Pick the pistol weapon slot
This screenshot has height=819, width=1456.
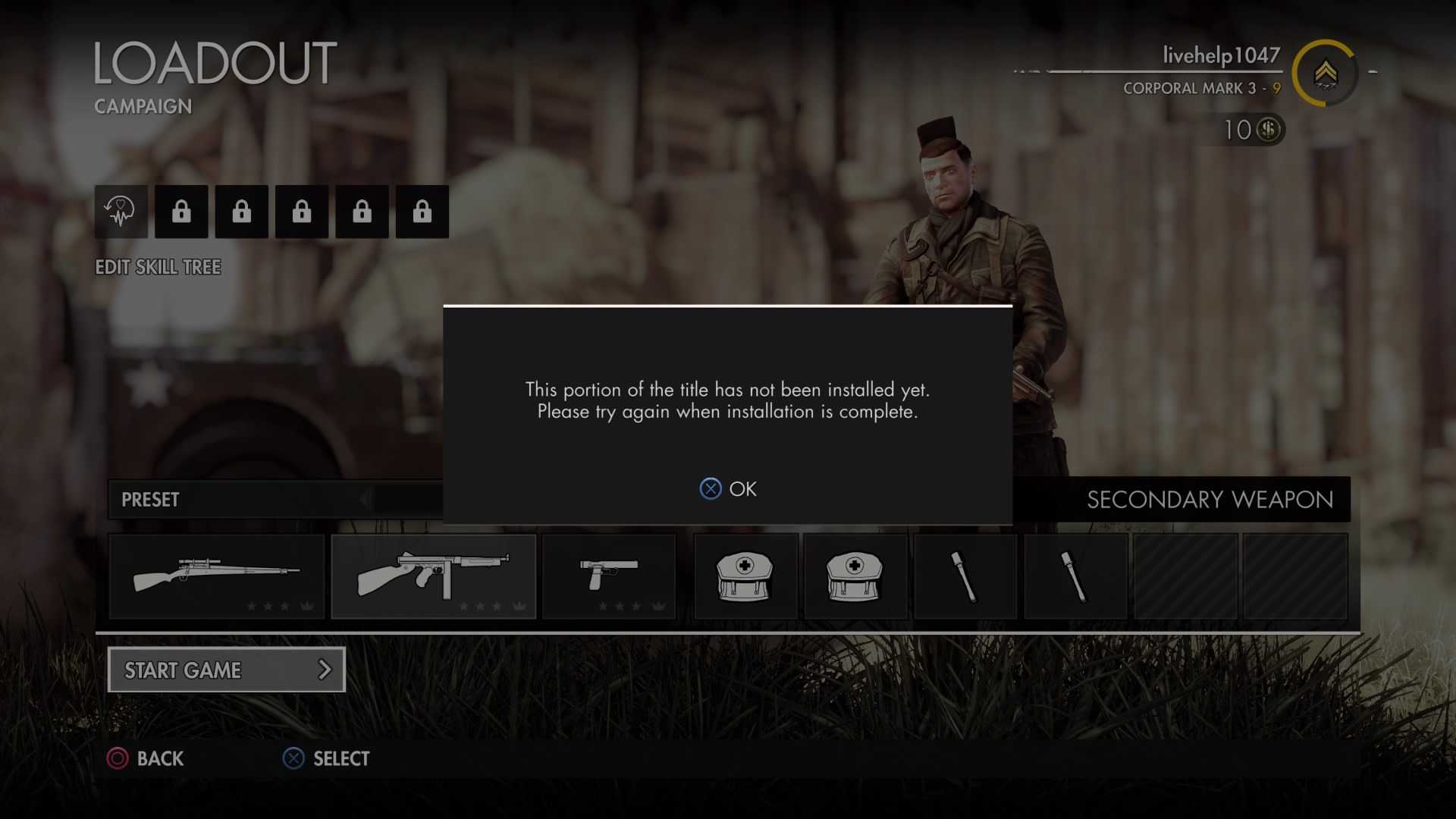609,576
